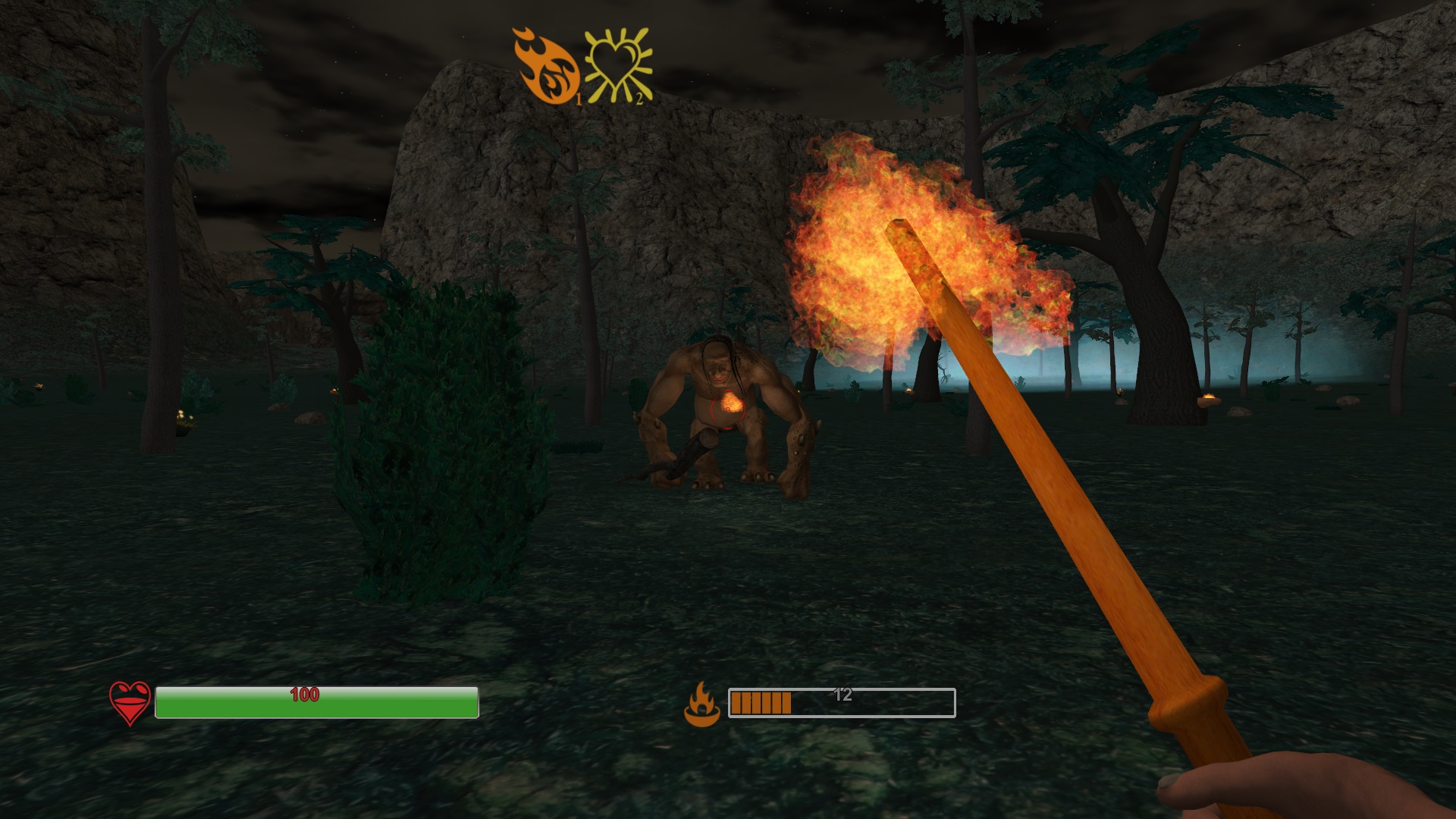1456x819 pixels.
Task: Click the red heart health icon
Action: coord(130,703)
